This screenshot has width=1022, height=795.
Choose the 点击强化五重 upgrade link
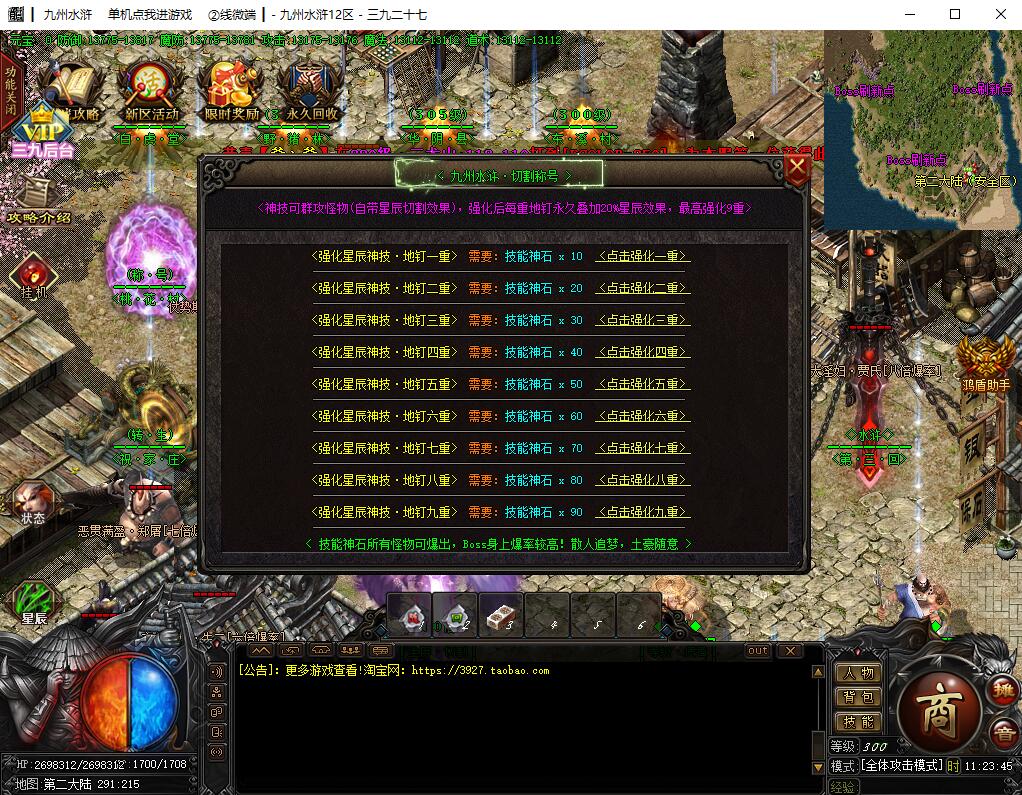[x=643, y=384]
